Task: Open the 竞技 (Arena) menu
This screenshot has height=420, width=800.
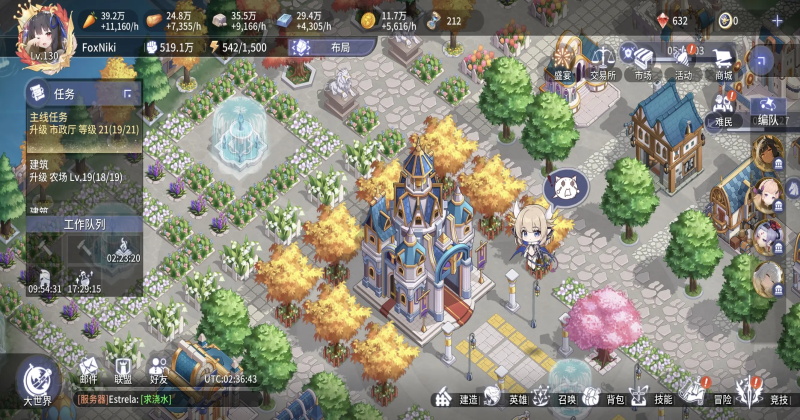Action: click(x=764, y=396)
